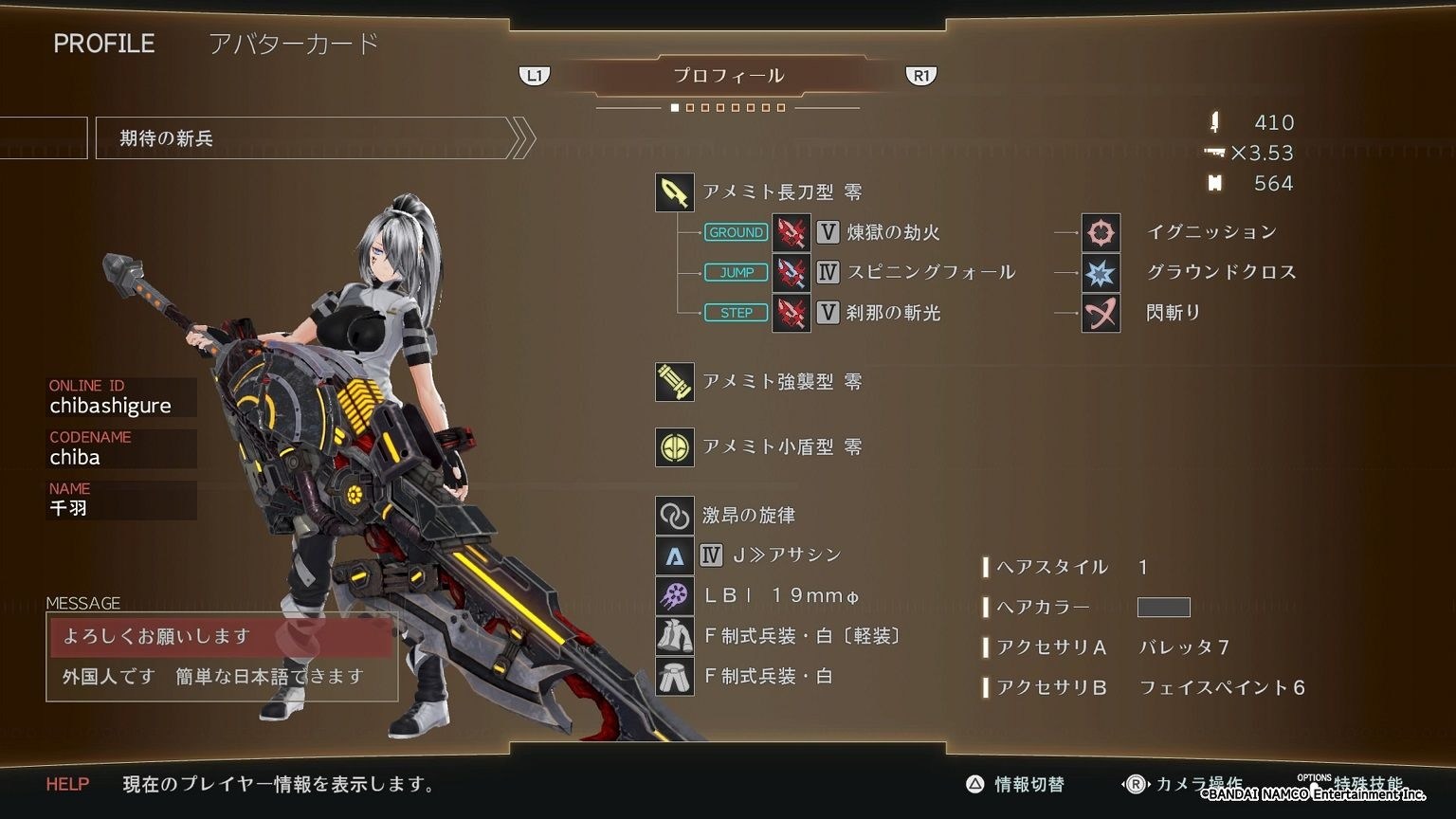Toggle the STEP attack slot
Viewport: 1456px width, 819px height.
click(736, 312)
